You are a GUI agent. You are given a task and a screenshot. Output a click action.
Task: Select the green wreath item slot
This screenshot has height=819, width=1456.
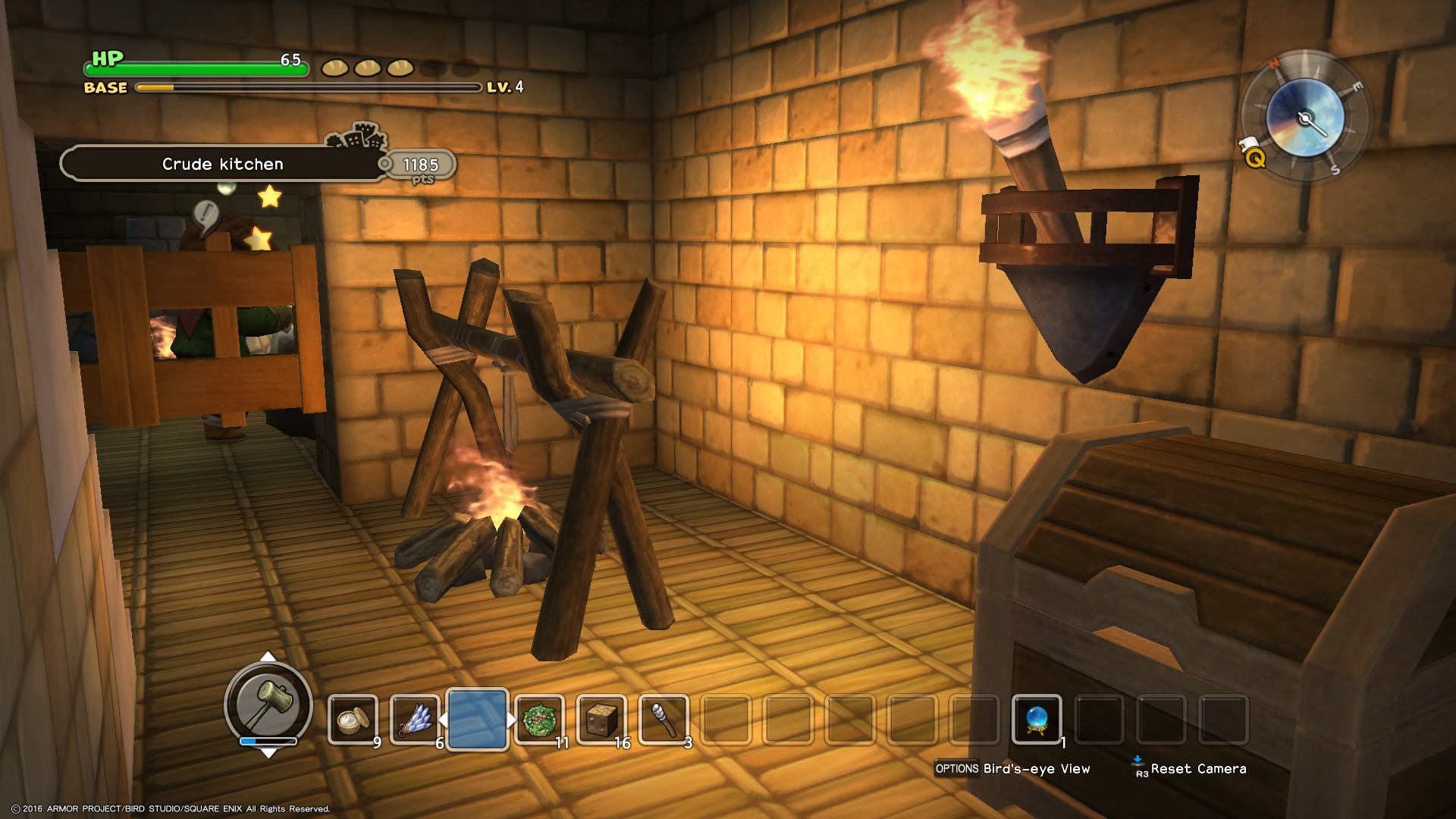539,719
